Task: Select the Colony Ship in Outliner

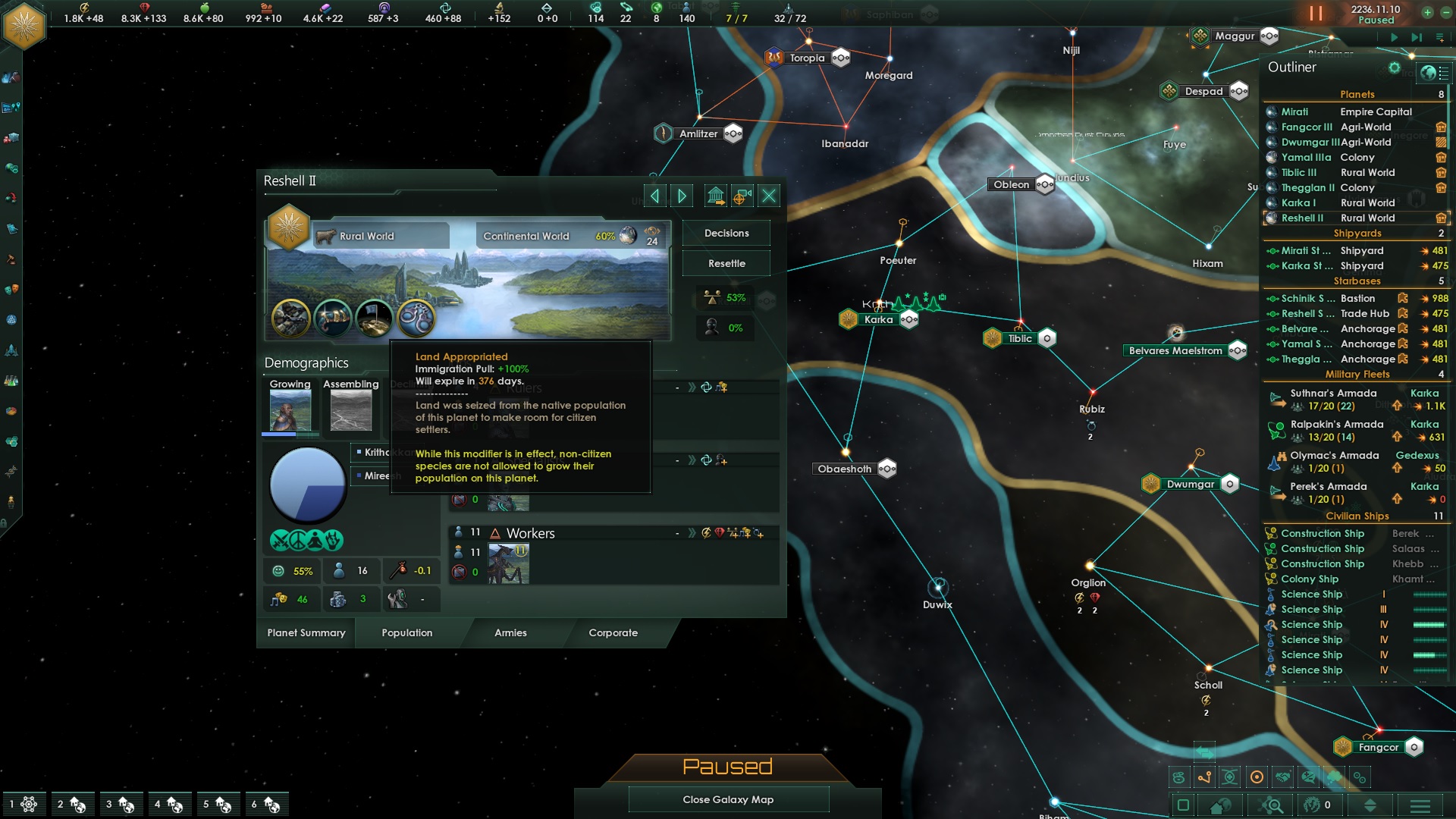Action: tap(1310, 579)
